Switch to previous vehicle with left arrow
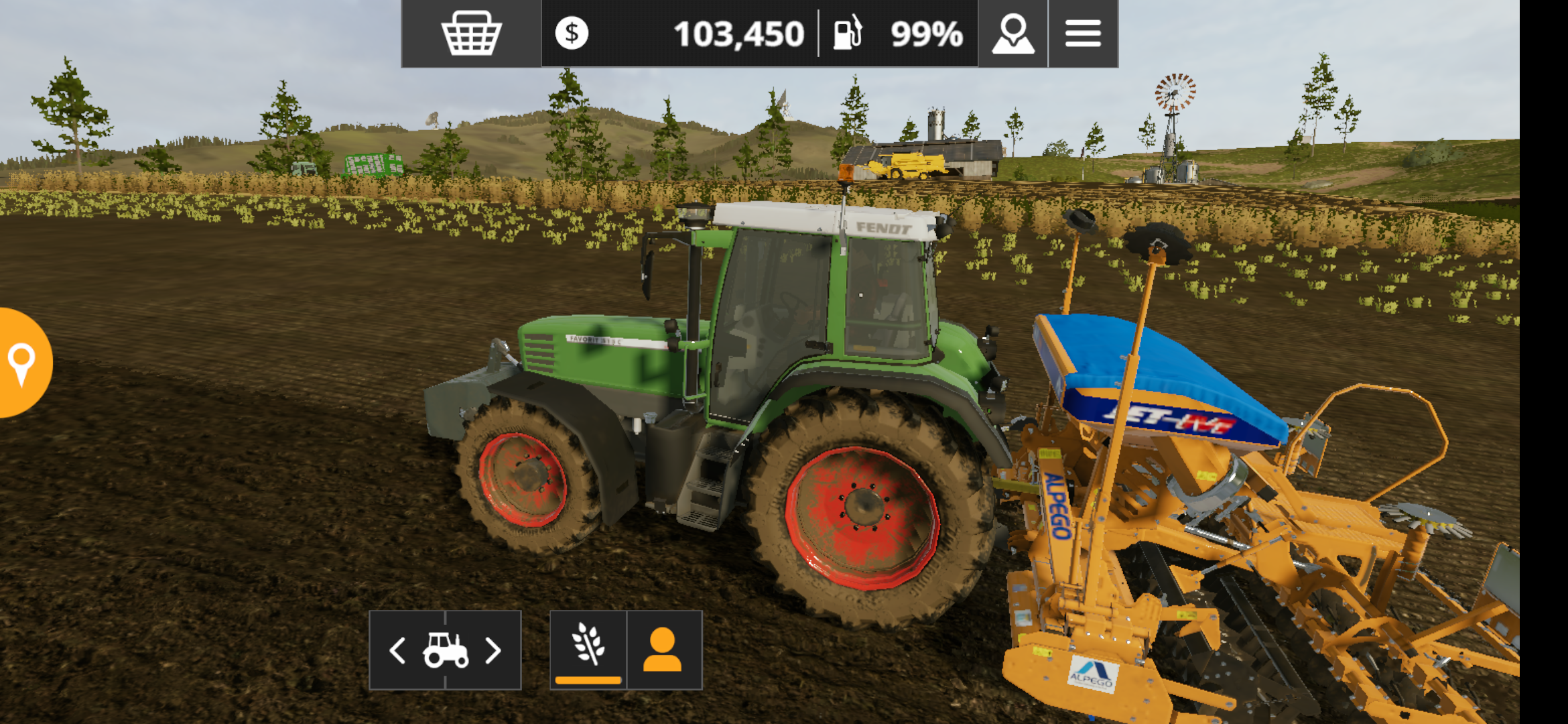This screenshot has width=1568, height=724. coord(398,650)
